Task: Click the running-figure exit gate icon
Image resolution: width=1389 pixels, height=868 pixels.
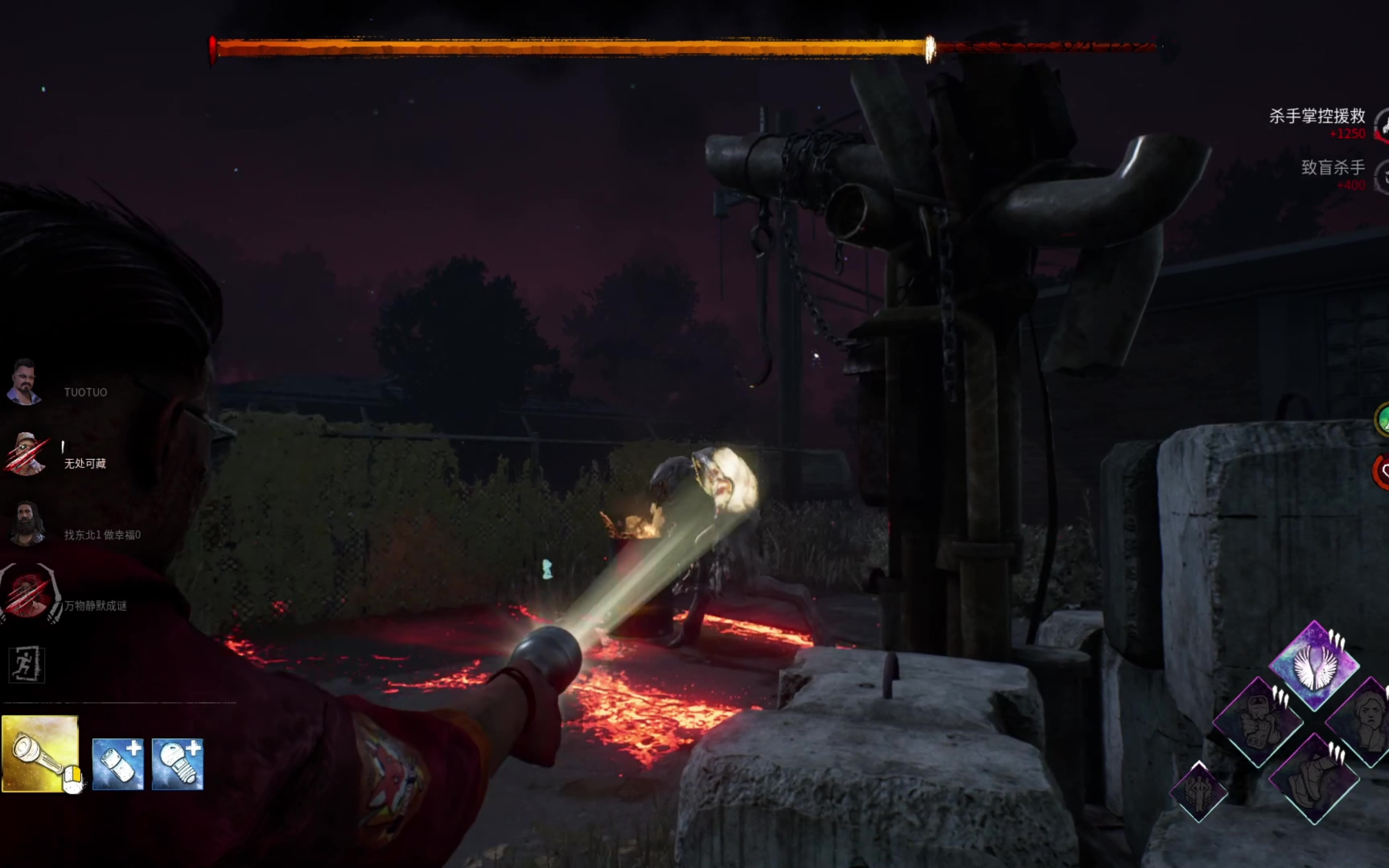Action: coord(26,664)
